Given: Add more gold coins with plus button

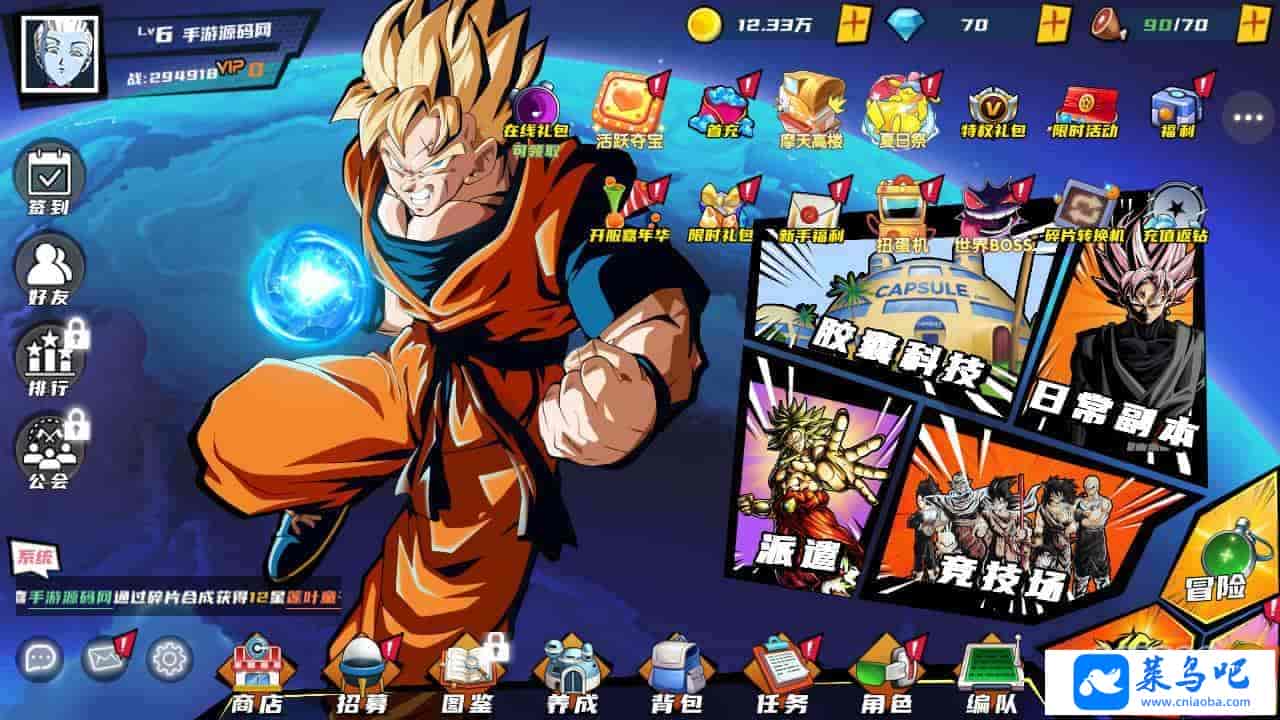Looking at the screenshot, I should coord(853,24).
